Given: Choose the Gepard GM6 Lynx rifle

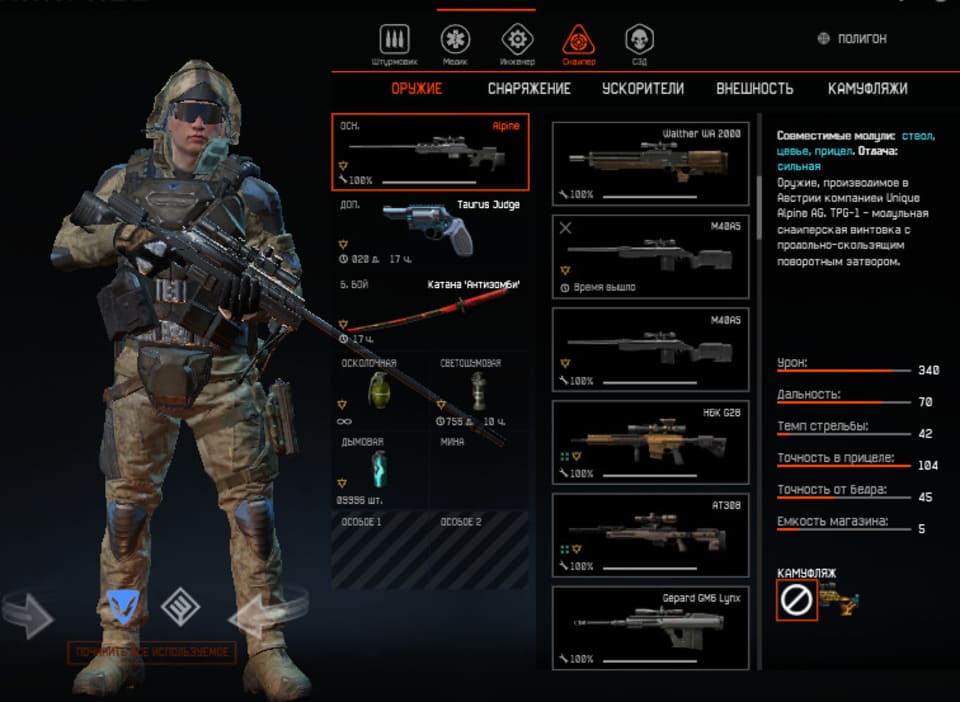Looking at the screenshot, I should 650,627.
